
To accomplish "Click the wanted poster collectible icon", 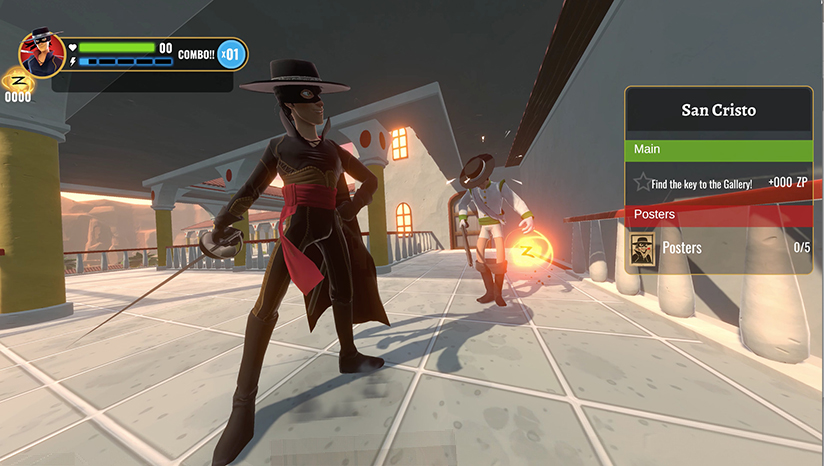I will (x=642, y=248).
